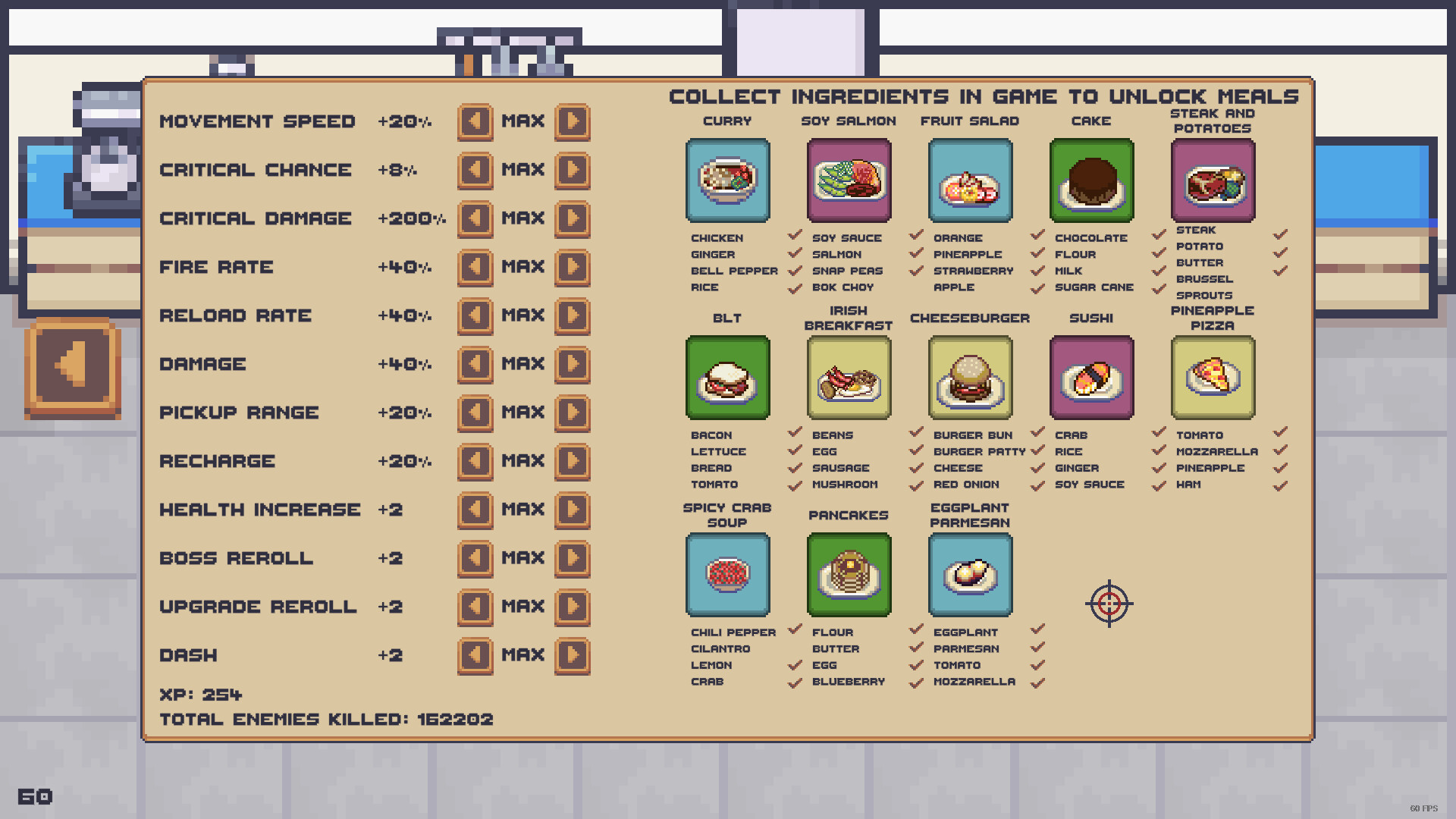Viewport: 1456px width, 819px height.
Task: Select the Spicy Crab Soup icon
Action: pos(727,574)
